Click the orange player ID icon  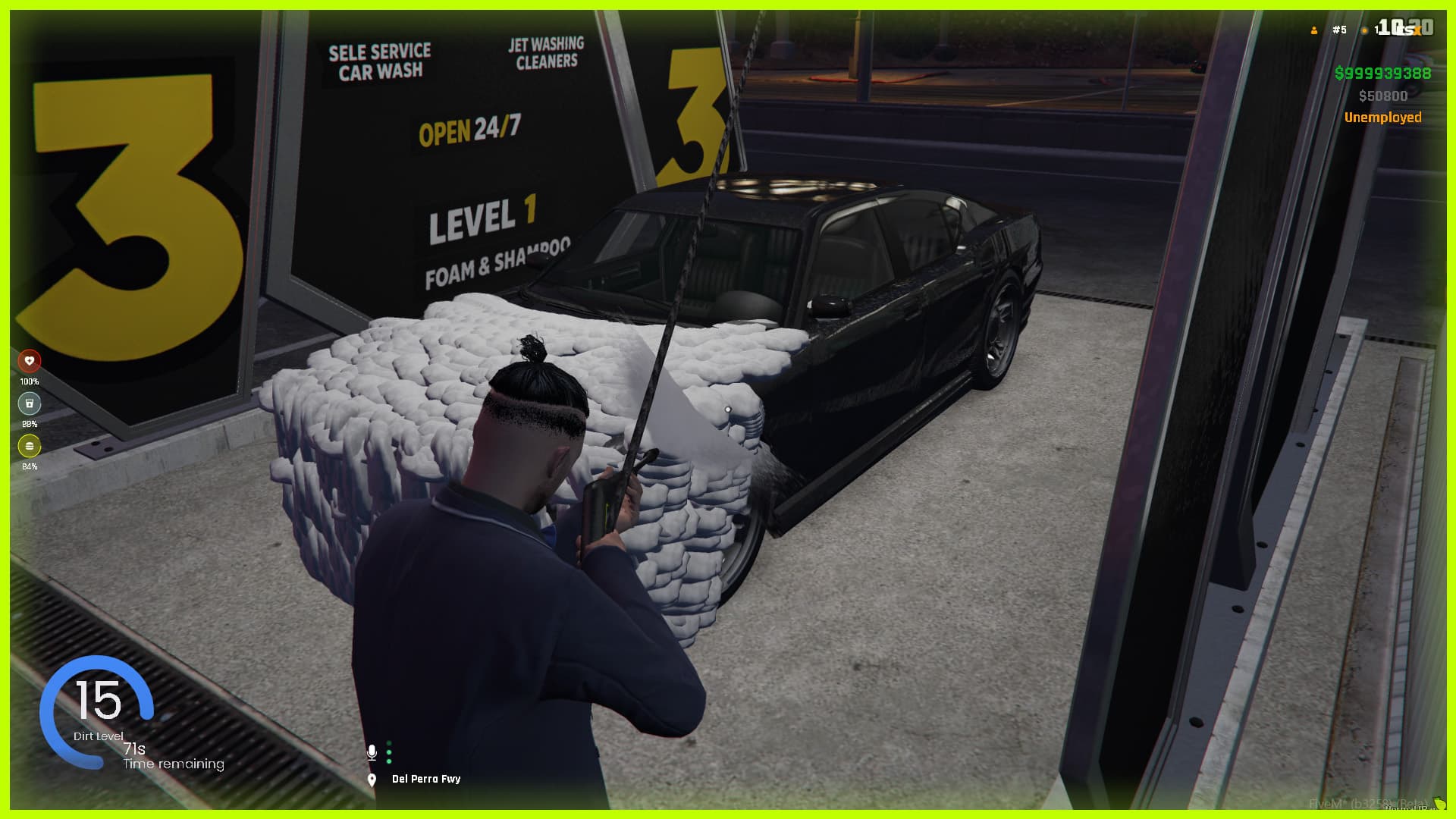[x=1314, y=30]
